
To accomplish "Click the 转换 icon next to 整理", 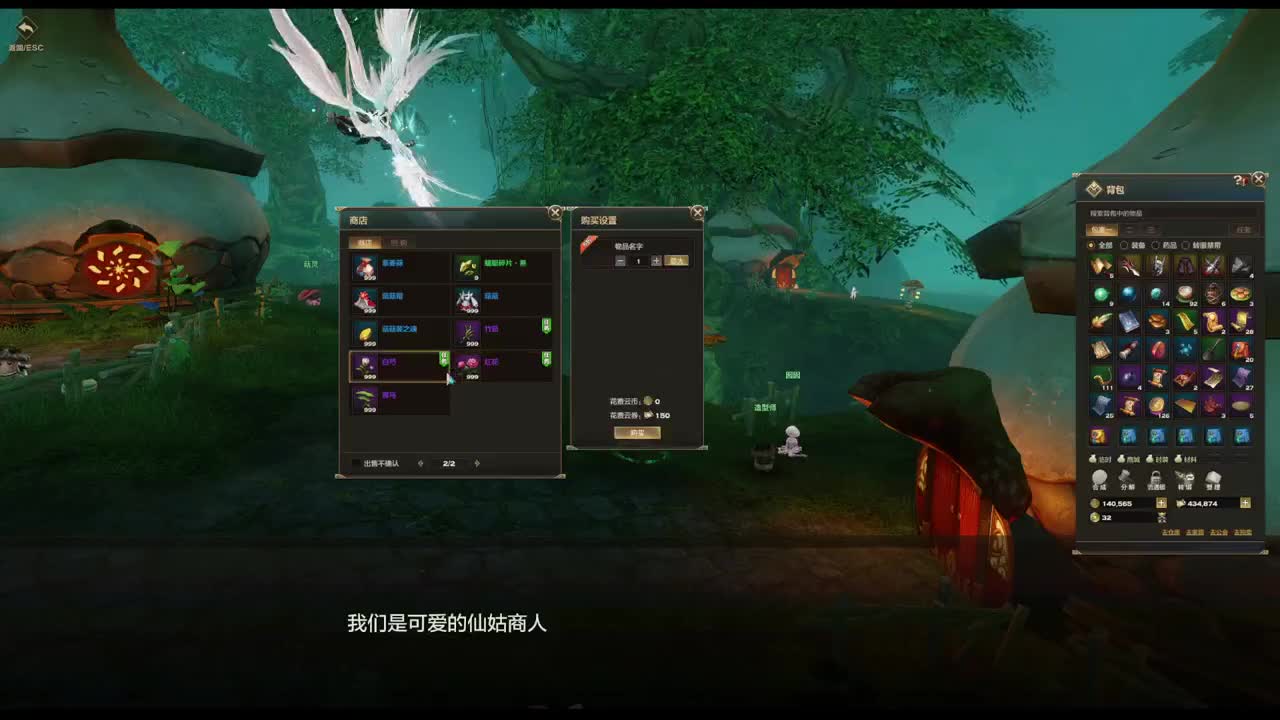I will point(1184,478).
